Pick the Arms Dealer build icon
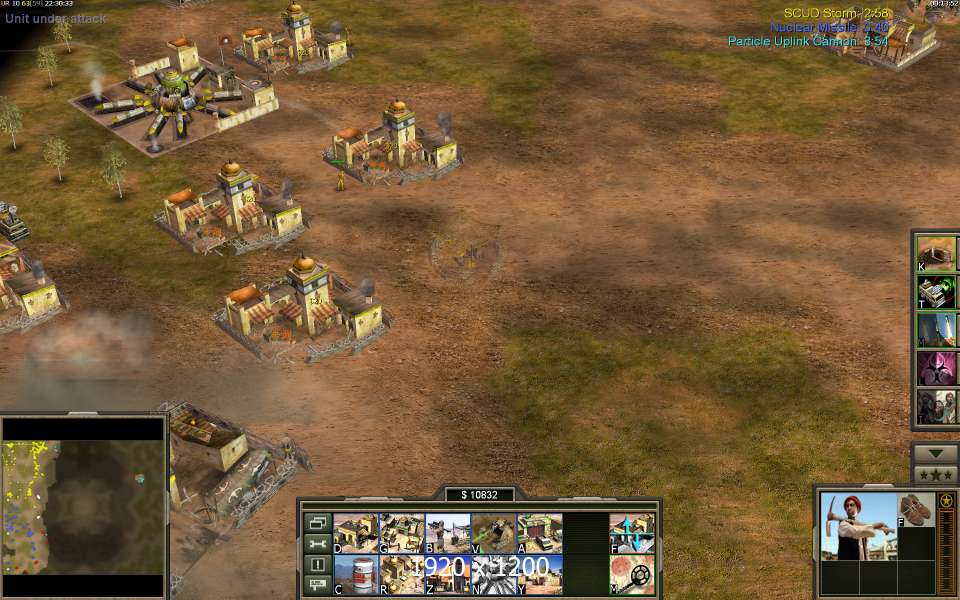960x600 pixels. 539,533
